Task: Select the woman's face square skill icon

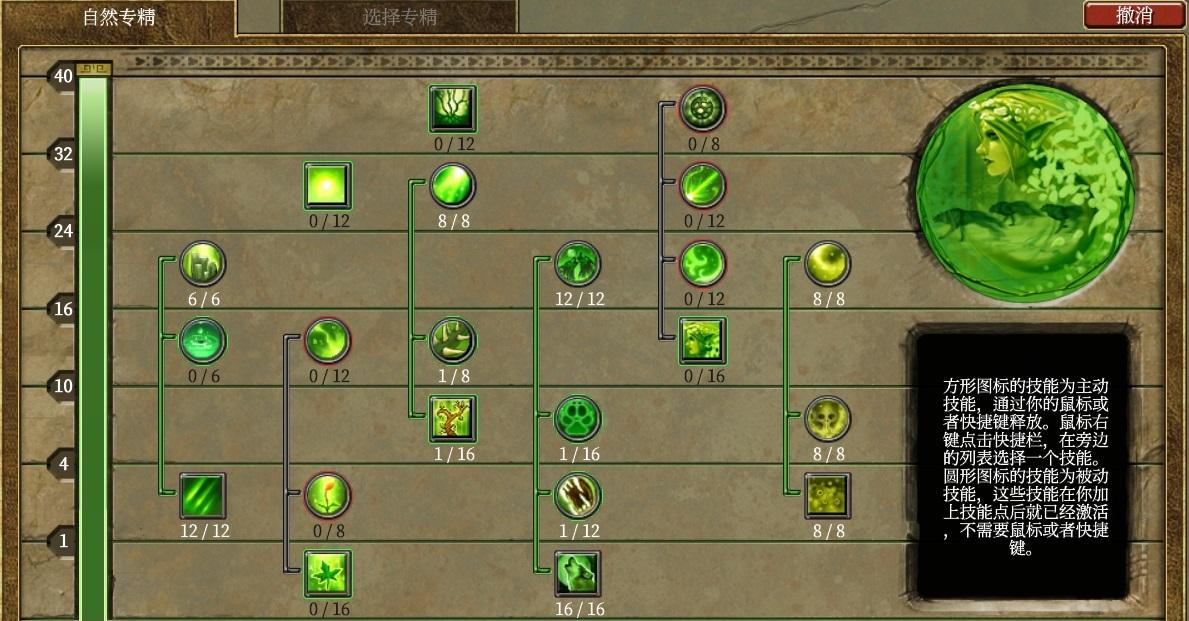Action: (702, 341)
